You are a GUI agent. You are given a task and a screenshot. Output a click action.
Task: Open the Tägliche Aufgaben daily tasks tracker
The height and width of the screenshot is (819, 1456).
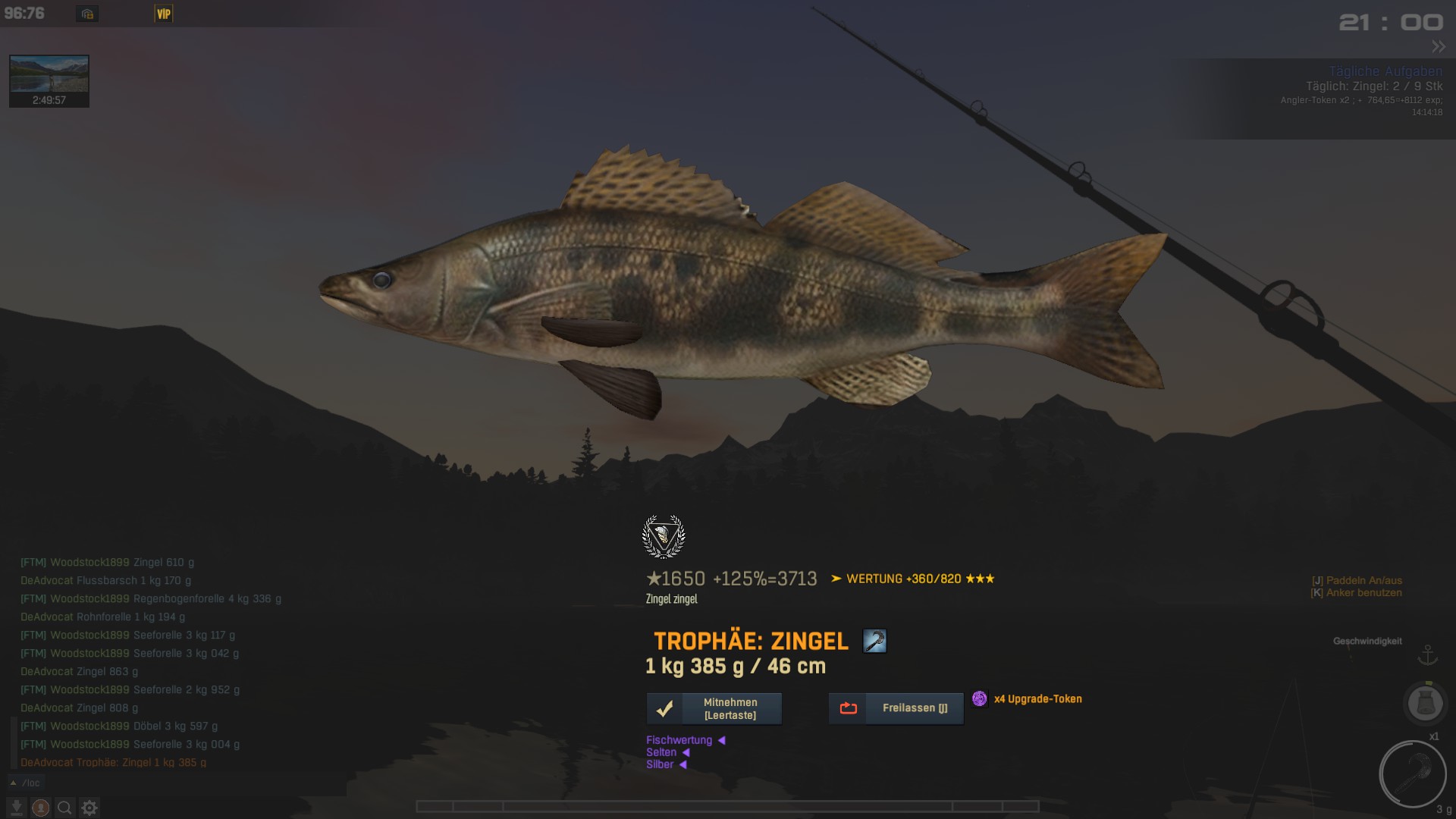tap(1385, 71)
